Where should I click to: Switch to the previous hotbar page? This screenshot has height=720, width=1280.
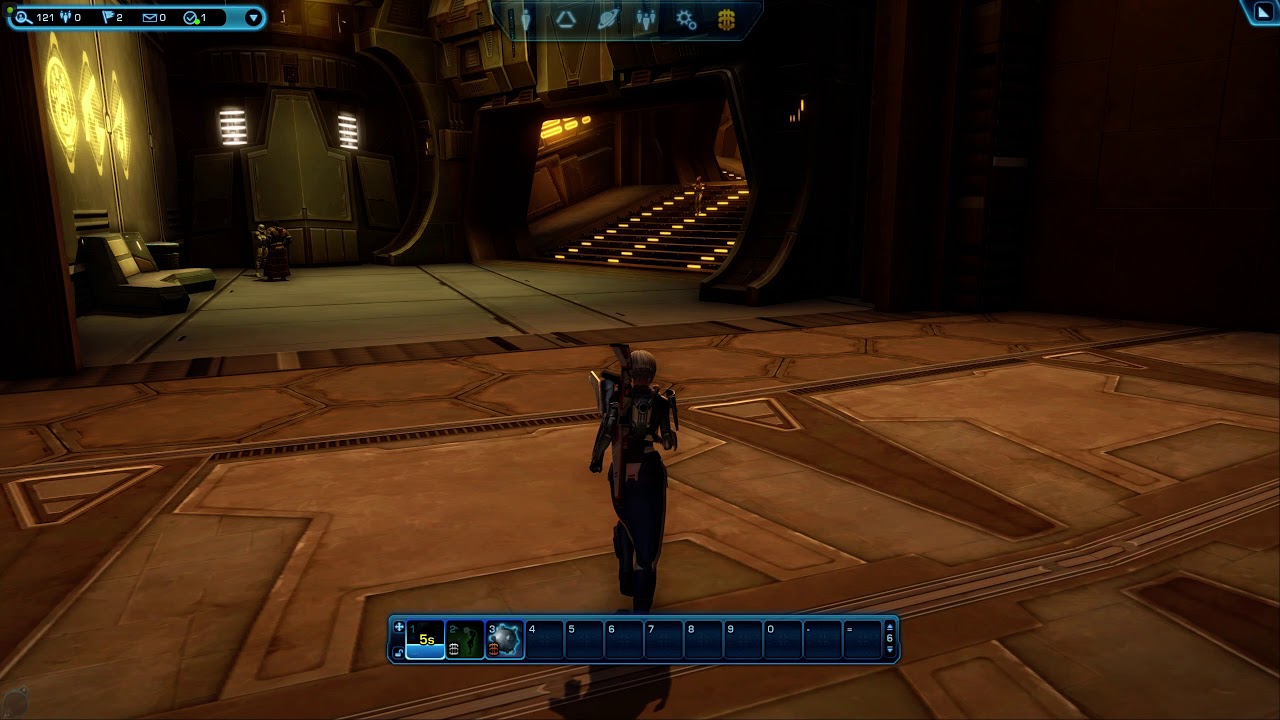coord(890,651)
